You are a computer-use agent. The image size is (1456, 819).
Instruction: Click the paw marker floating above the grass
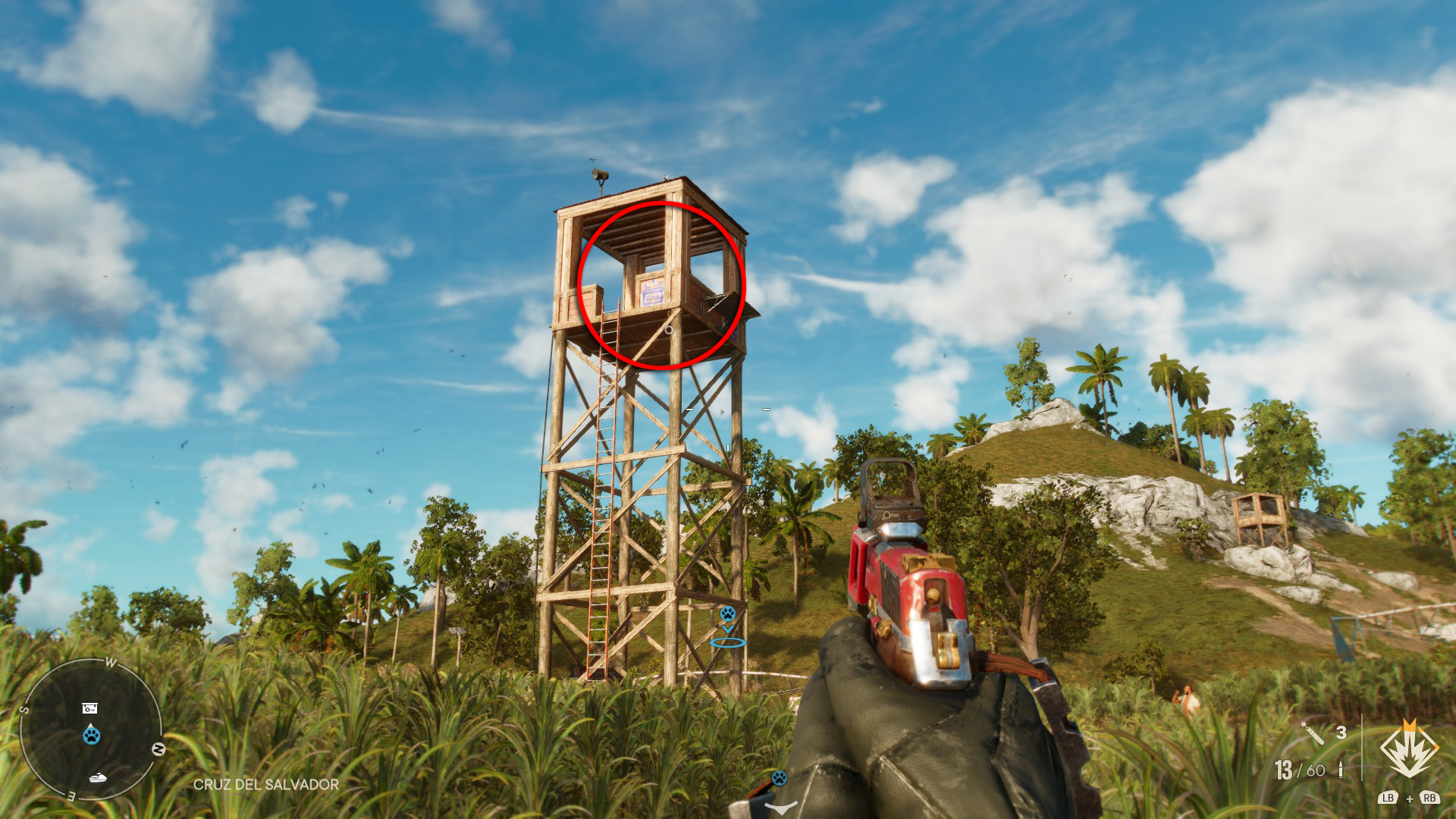tap(728, 613)
